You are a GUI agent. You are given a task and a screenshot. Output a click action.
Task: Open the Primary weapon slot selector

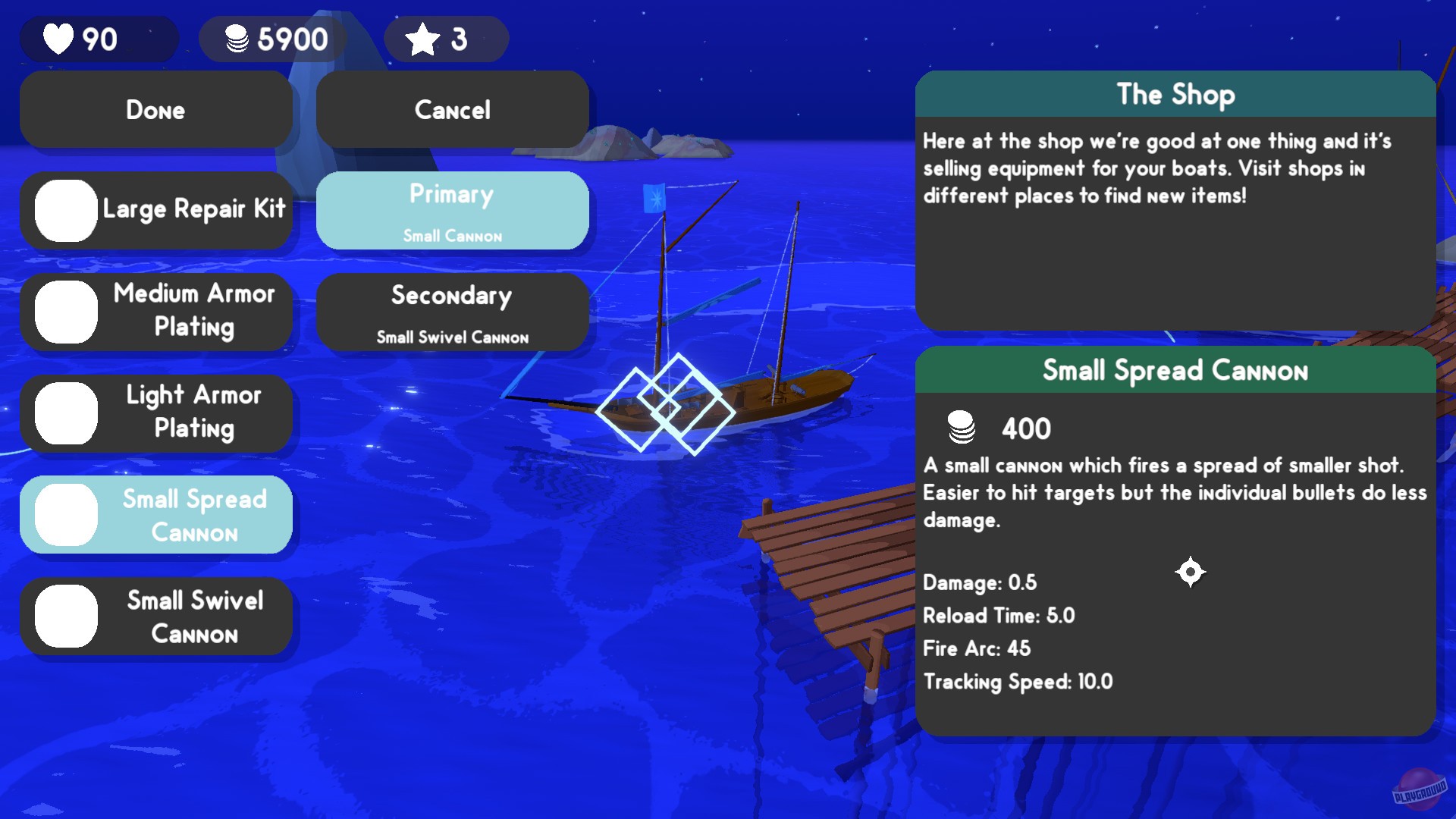pos(452,210)
